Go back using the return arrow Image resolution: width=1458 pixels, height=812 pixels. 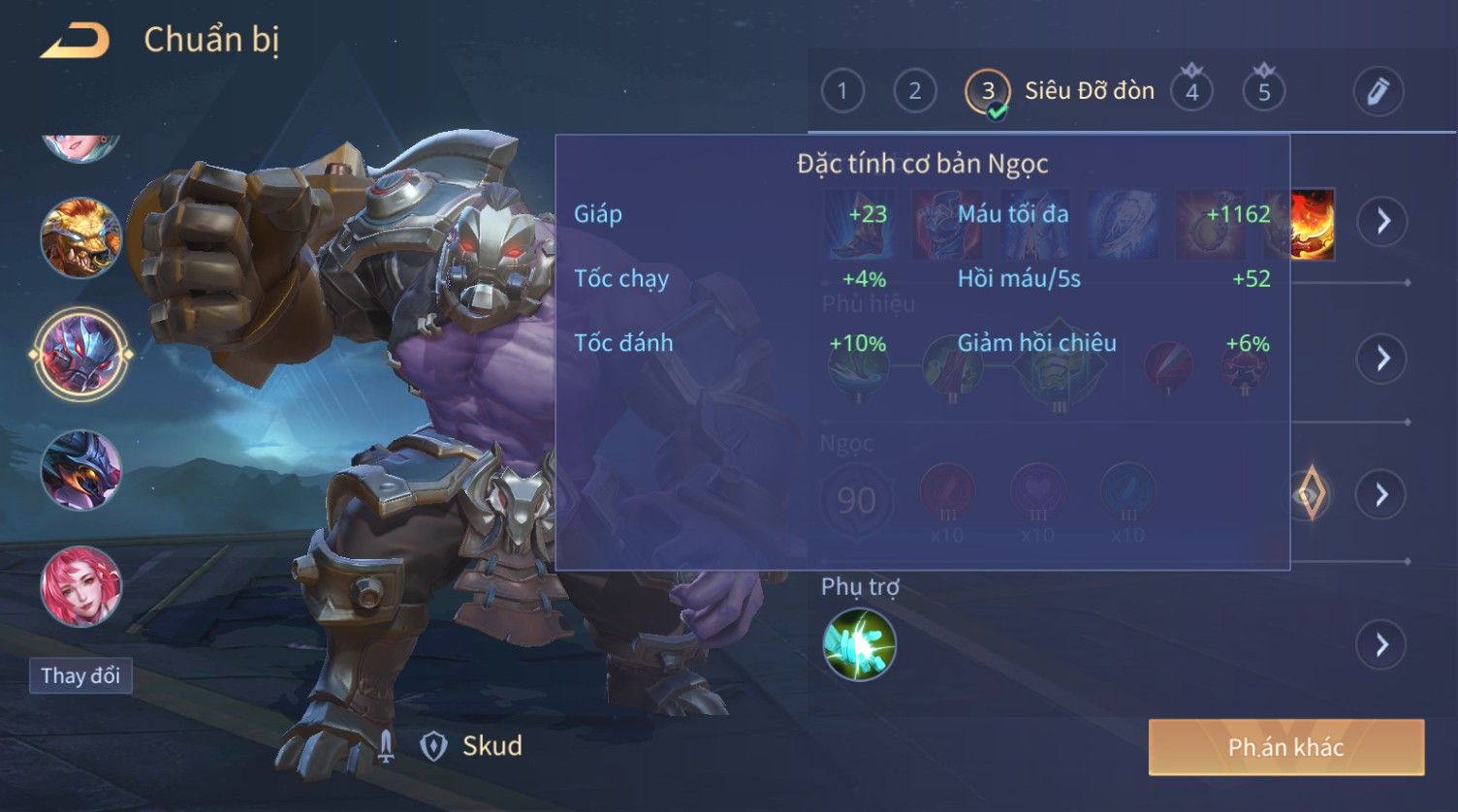(x=75, y=41)
